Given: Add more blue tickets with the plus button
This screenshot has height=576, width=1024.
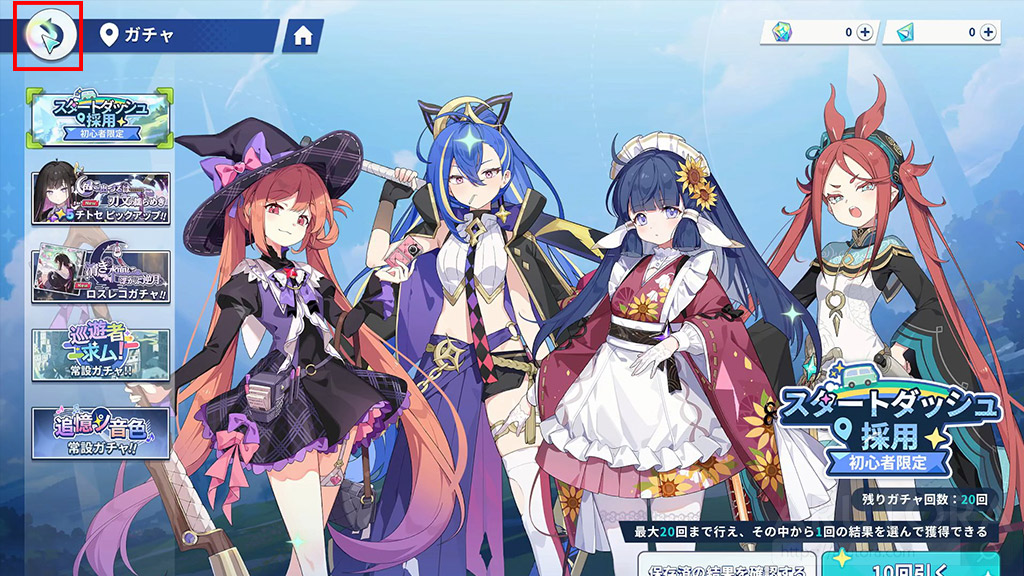Looking at the screenshot, I should pyautogui.click(x=988, y=33).
